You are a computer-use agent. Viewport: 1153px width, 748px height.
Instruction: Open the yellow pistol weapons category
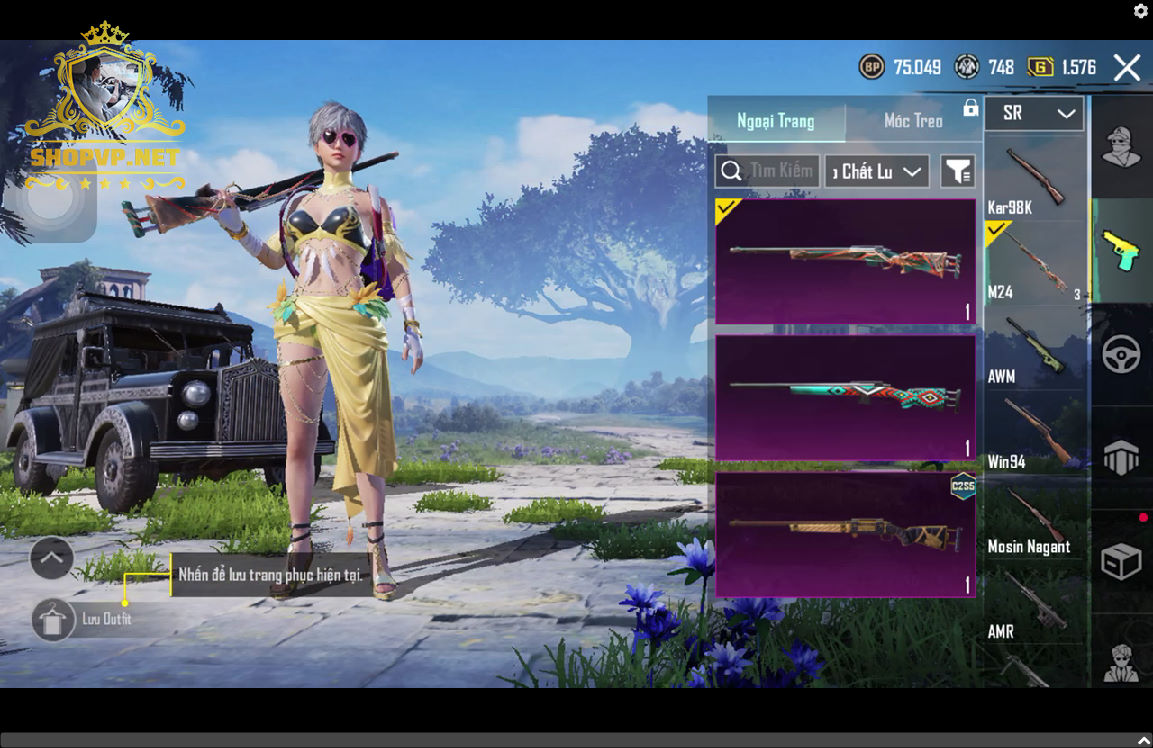pos(1121,250)
